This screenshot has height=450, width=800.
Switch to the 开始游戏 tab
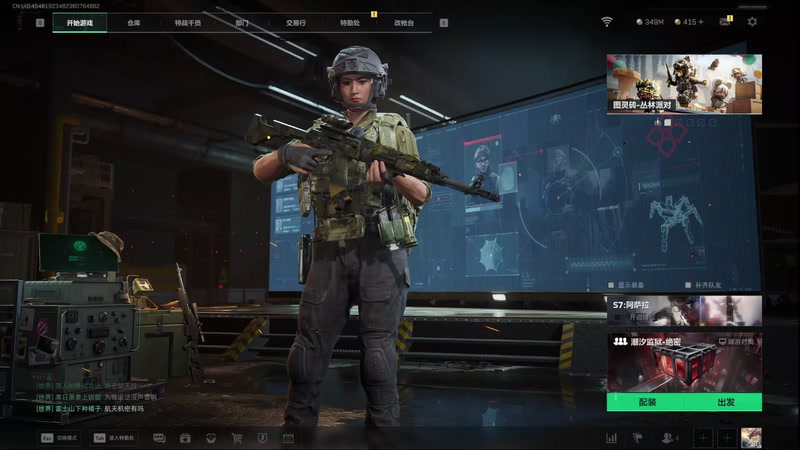point(79,22)
